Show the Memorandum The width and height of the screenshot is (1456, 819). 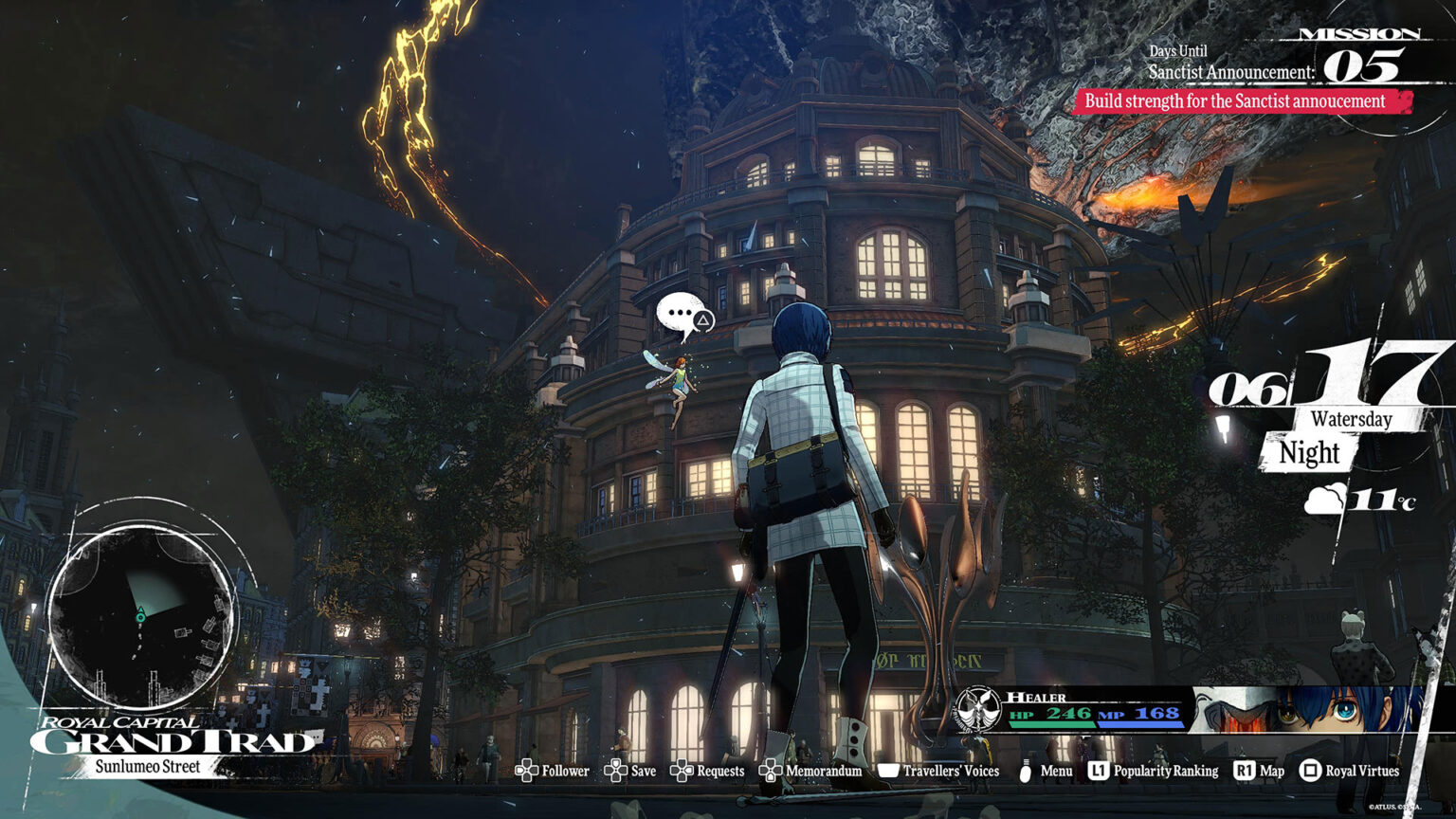point(810,771)
